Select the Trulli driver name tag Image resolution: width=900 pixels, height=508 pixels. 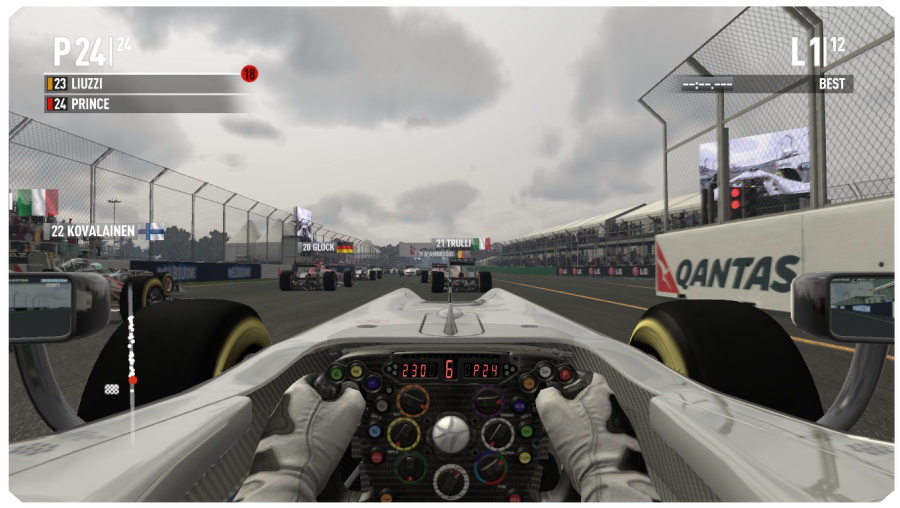click(460, 243)
